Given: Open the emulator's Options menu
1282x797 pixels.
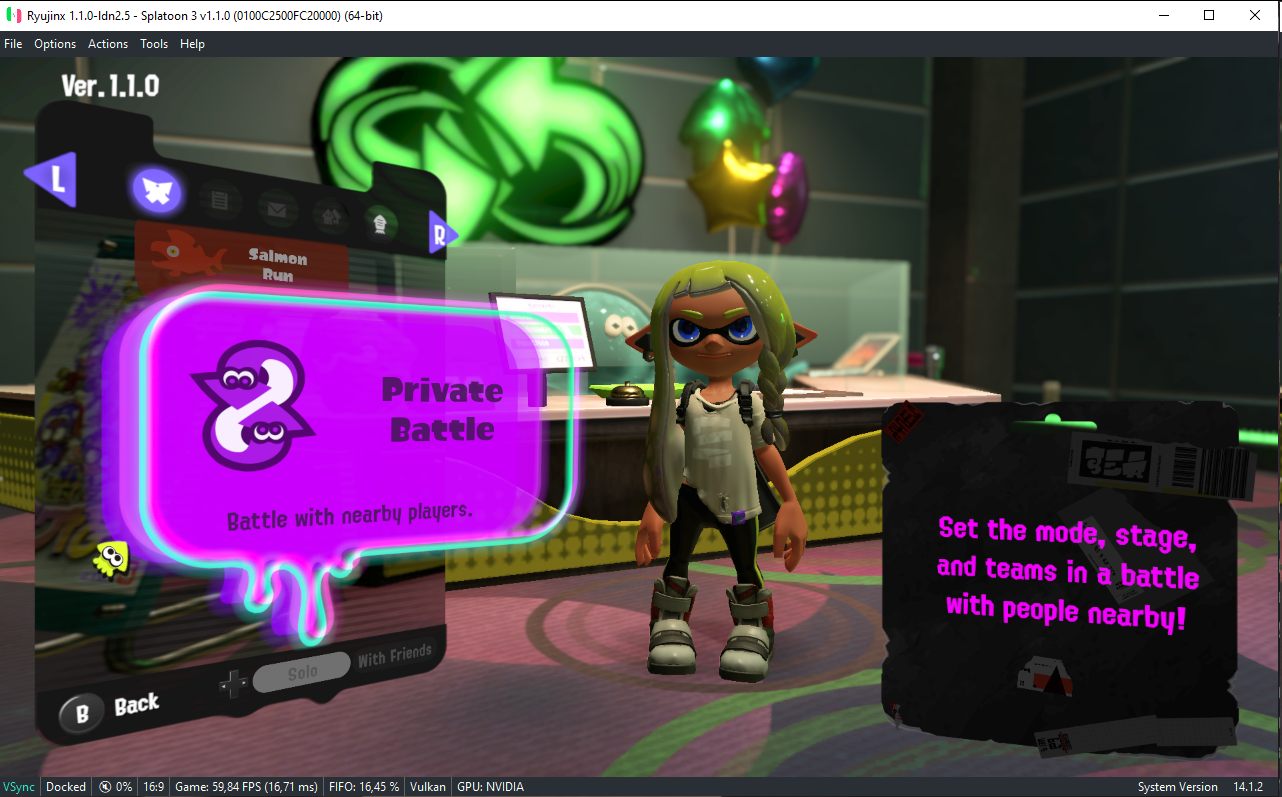Looking at the screenshot, I should point(55,44).
